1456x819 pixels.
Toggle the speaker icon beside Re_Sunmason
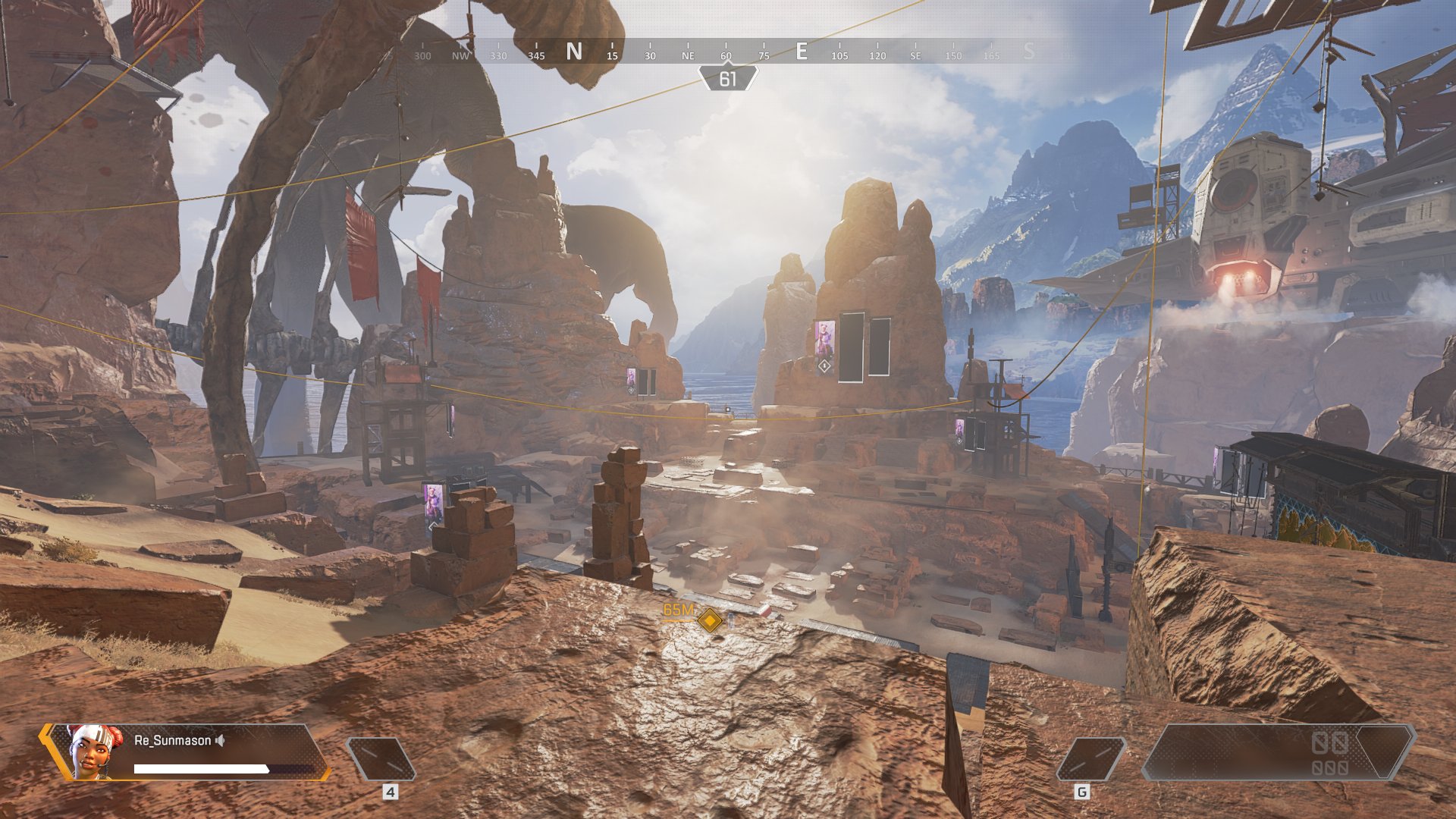tap(220, 740)
